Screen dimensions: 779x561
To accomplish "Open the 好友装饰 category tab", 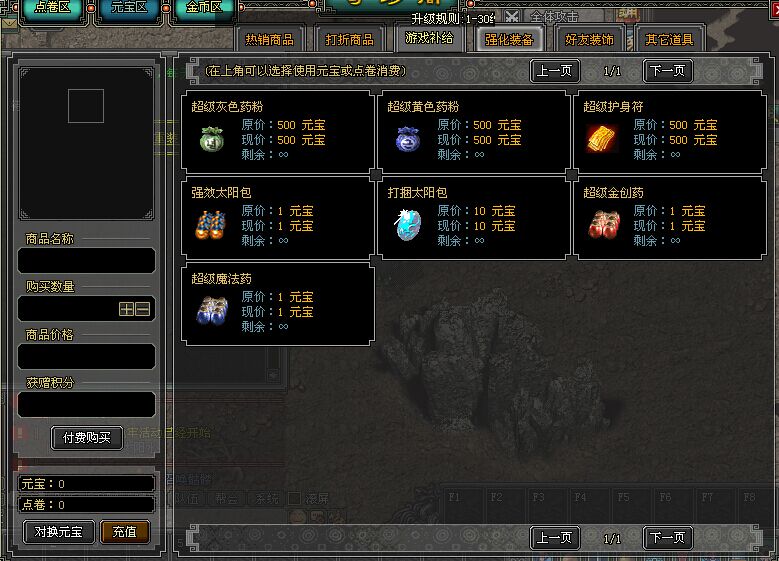I will pos(589,40).
